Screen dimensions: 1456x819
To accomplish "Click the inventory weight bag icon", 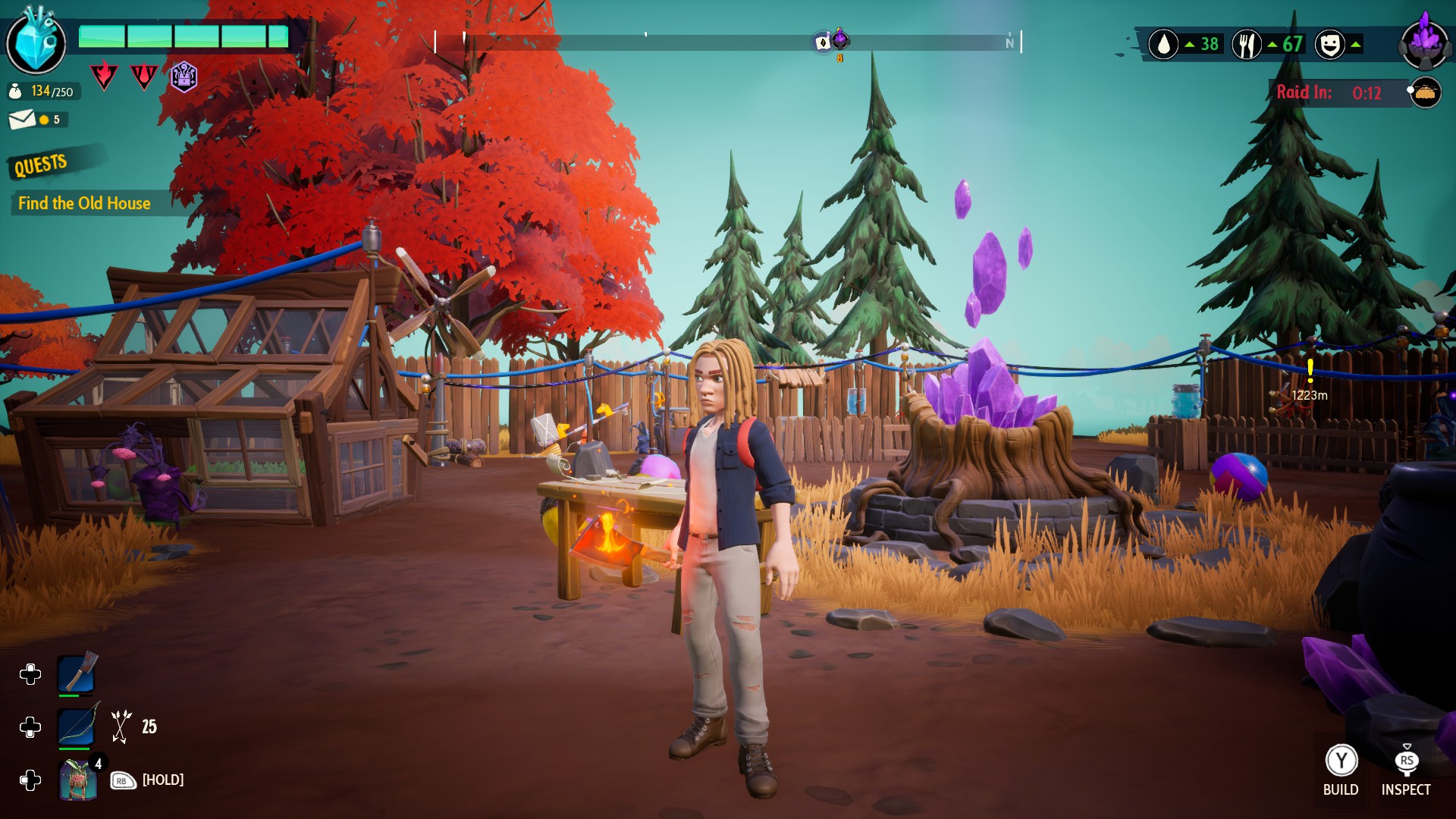I will tap(15, 92).
